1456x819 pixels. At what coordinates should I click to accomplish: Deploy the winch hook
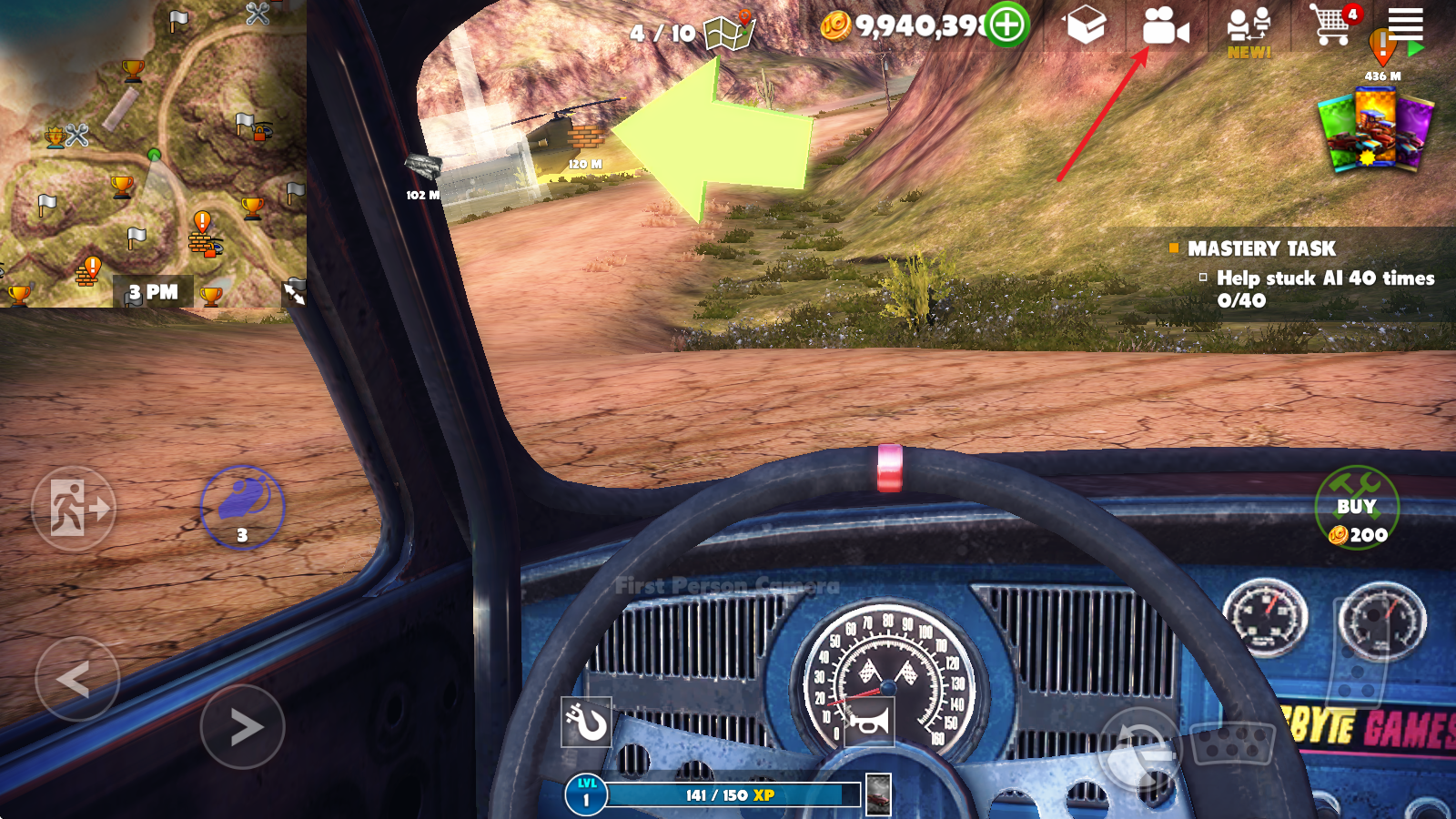click(x=586, y=724)
